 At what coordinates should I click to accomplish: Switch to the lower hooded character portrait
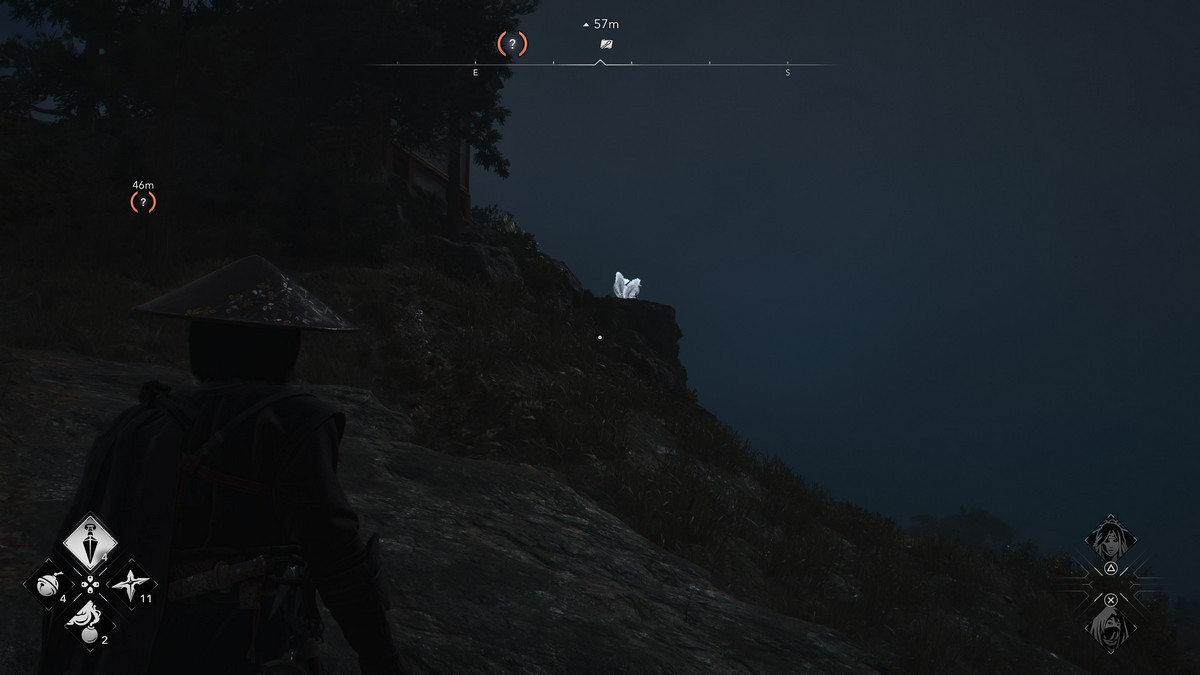point(1110,627)
